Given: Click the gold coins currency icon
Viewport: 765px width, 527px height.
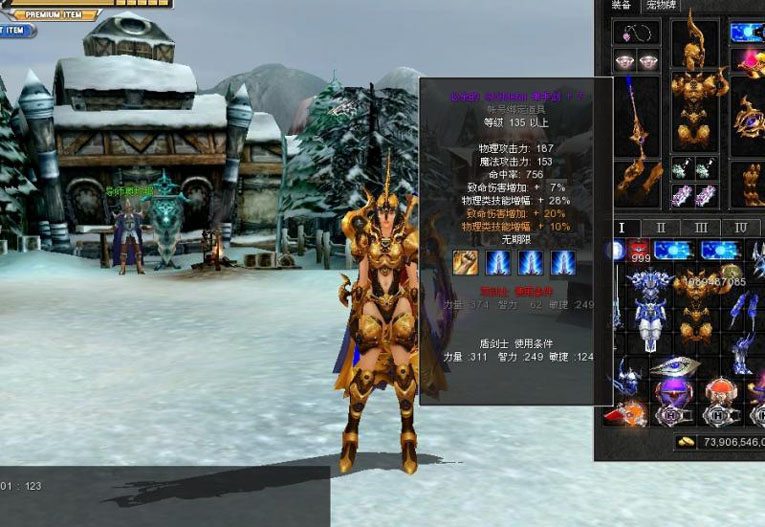Looking at the screenshot, I should 686,441.
